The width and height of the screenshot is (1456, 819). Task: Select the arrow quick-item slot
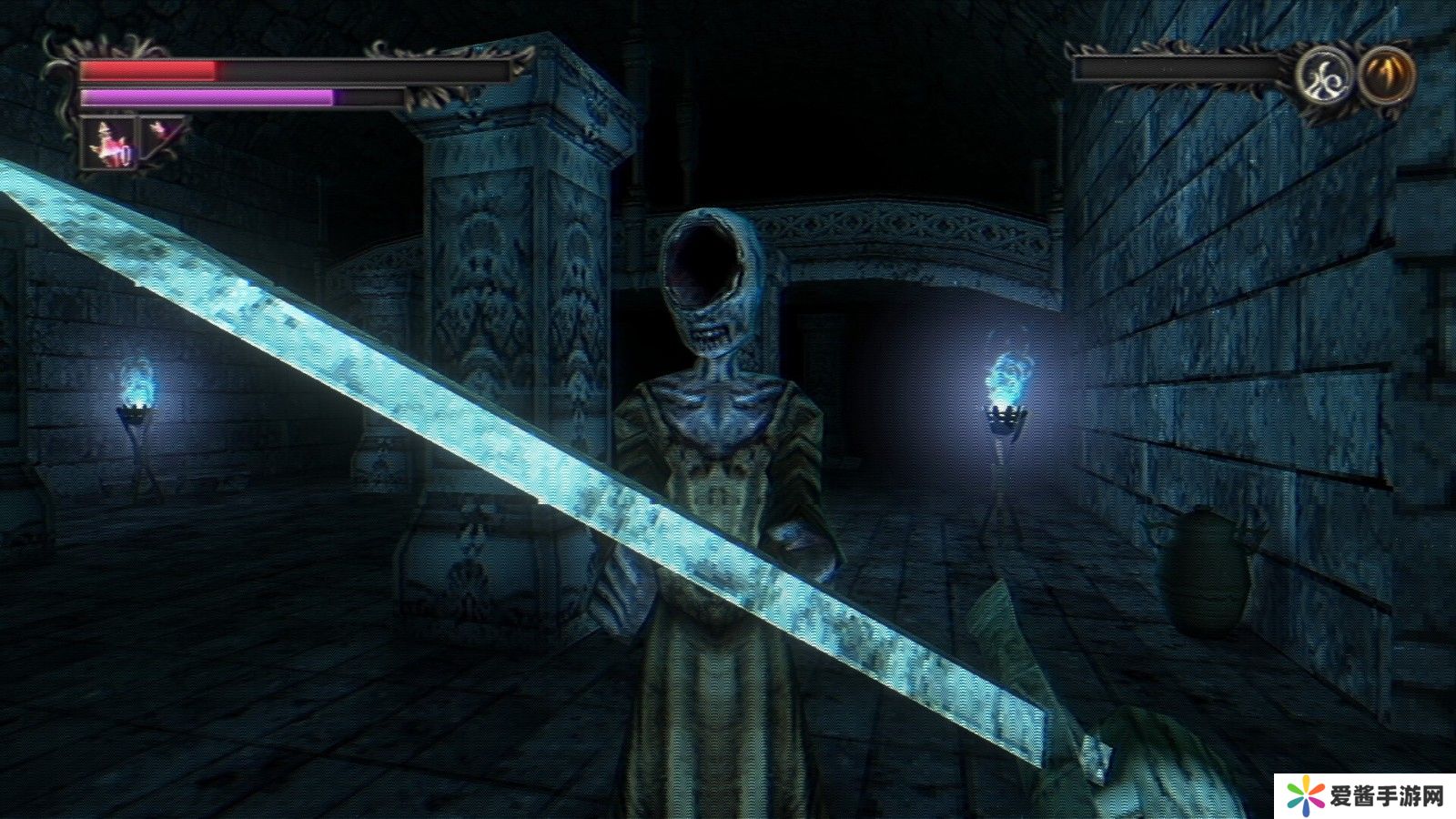(x=163, y=135)
